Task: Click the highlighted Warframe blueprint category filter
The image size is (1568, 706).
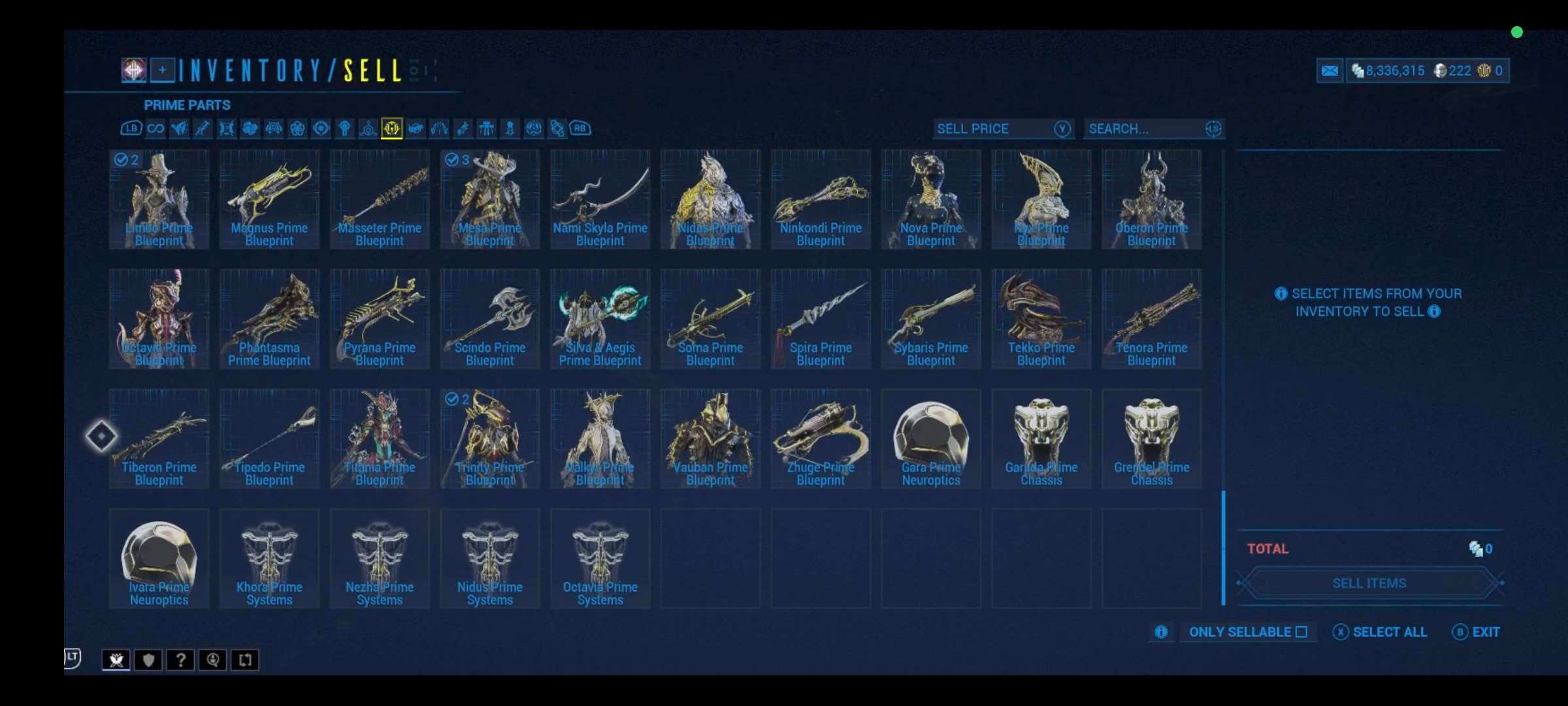Action: point(393,129)
